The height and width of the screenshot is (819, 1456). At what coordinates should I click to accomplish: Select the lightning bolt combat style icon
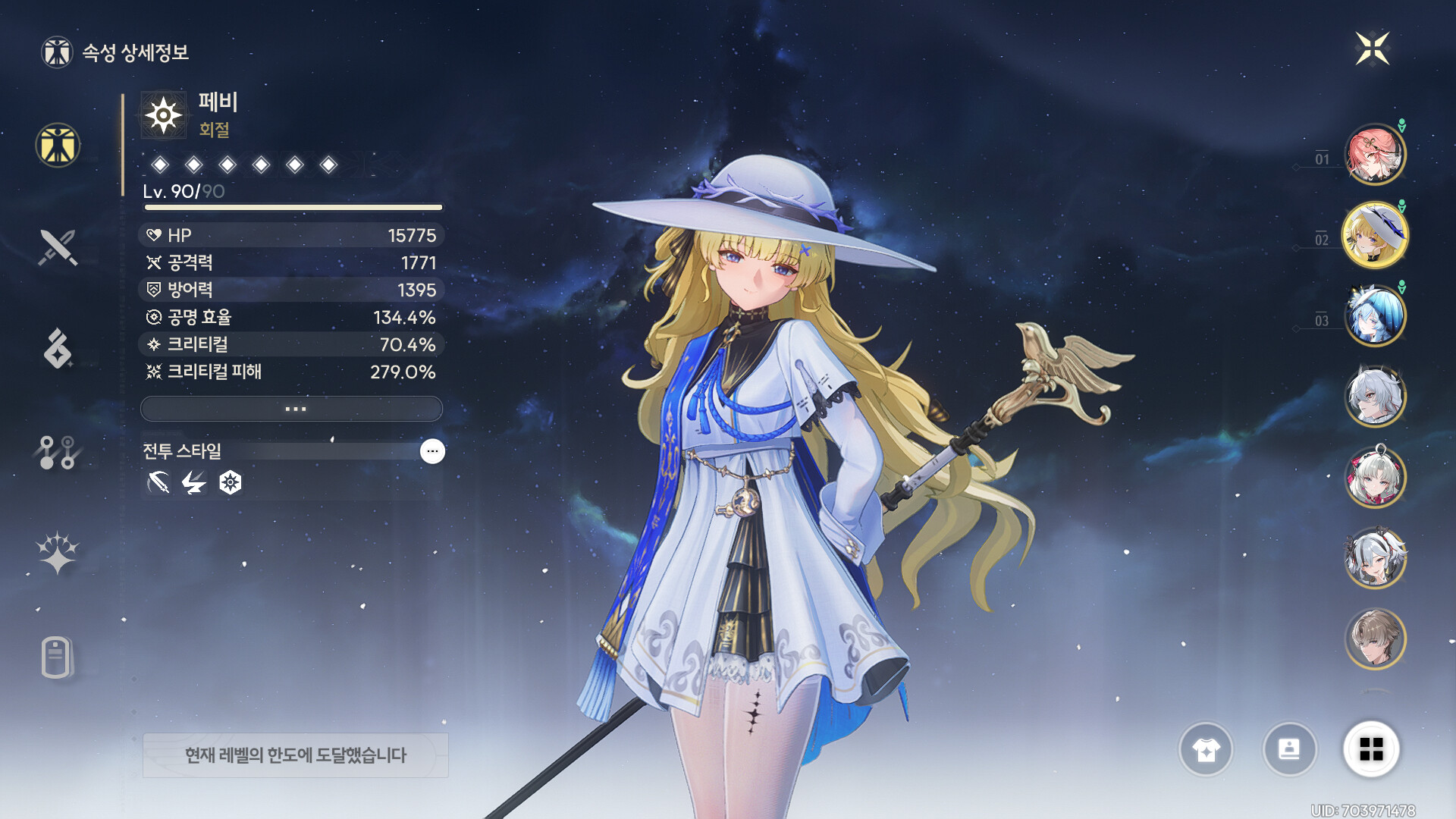pos(194,482)
